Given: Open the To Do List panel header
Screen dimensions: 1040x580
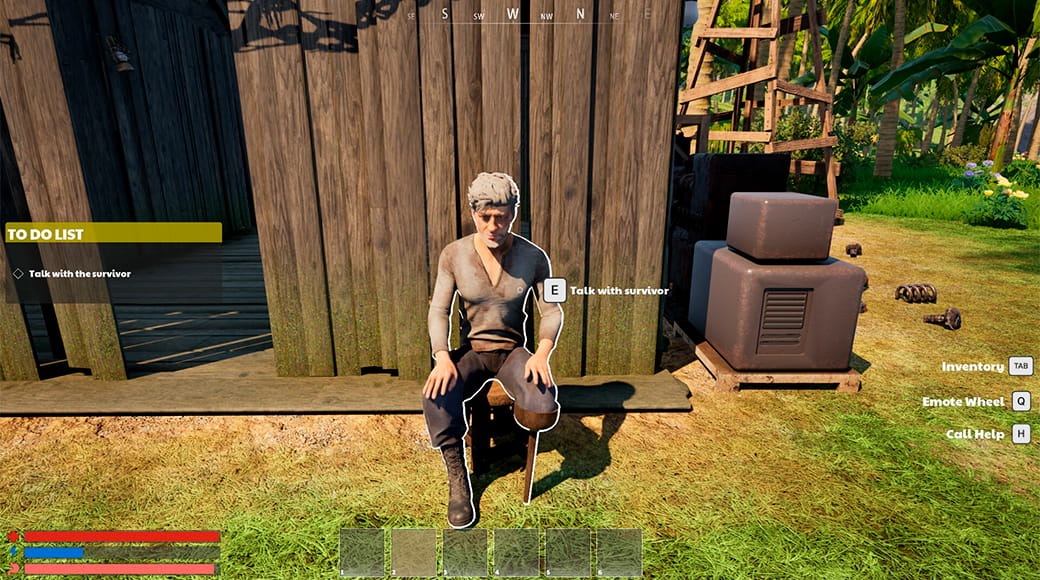Looking at the screenshot, I should click(x=113, y=233).
